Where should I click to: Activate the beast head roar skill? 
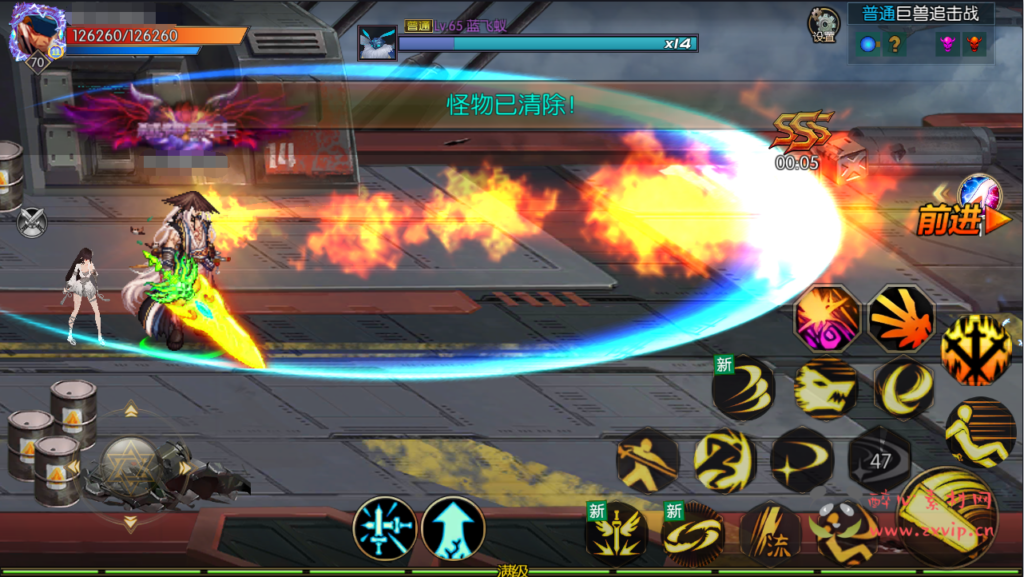[x=826, y=388]
